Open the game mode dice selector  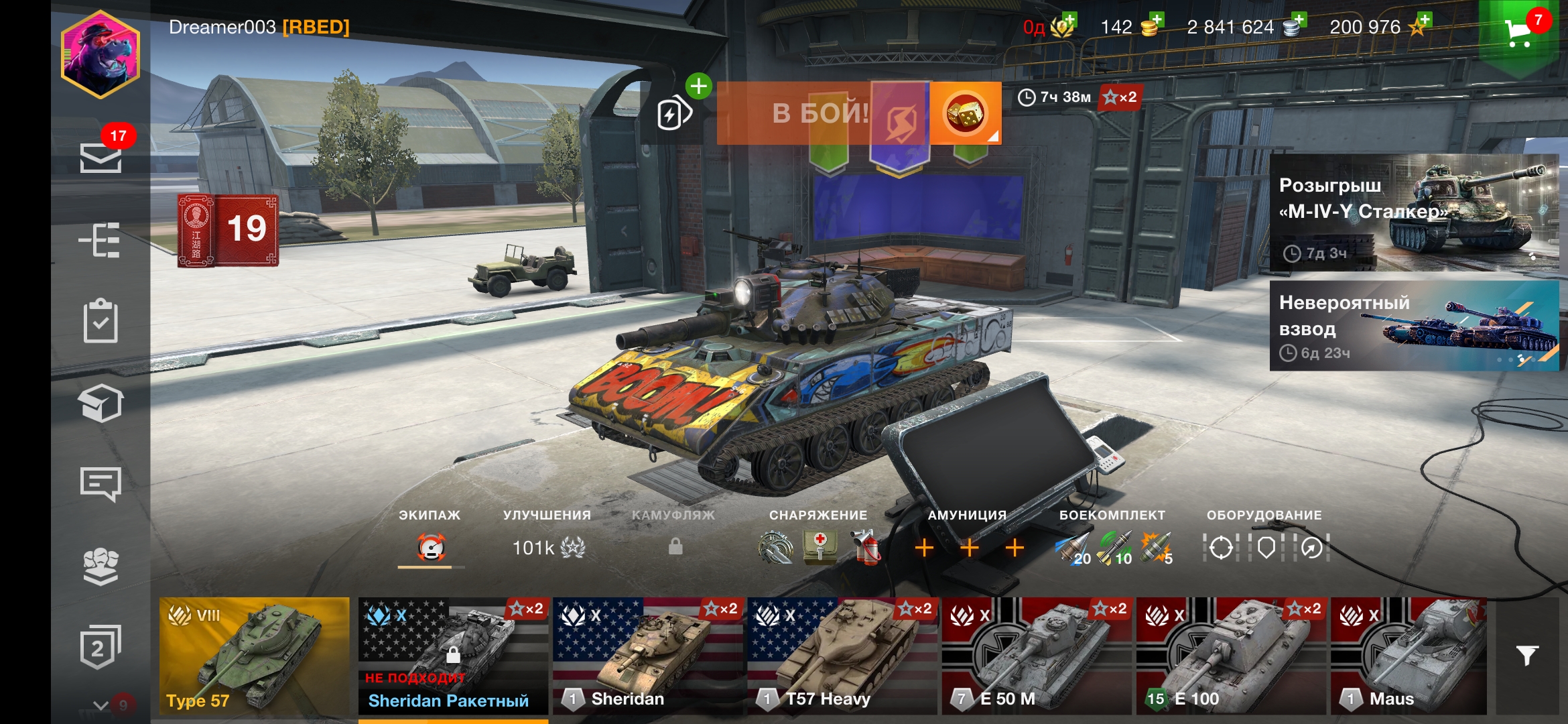coord(965,113)
